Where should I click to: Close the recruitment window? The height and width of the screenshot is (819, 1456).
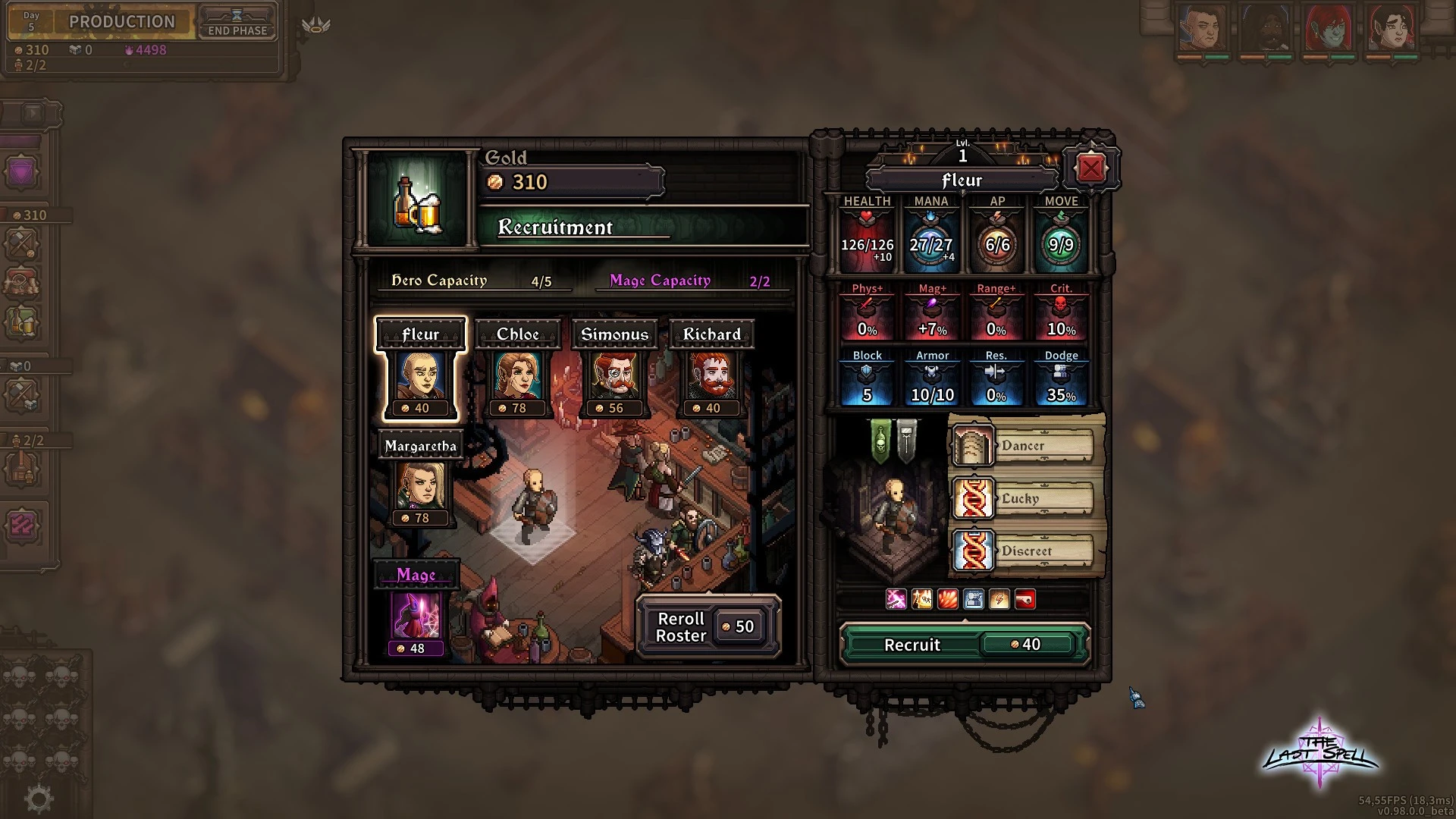point(1090,168)
